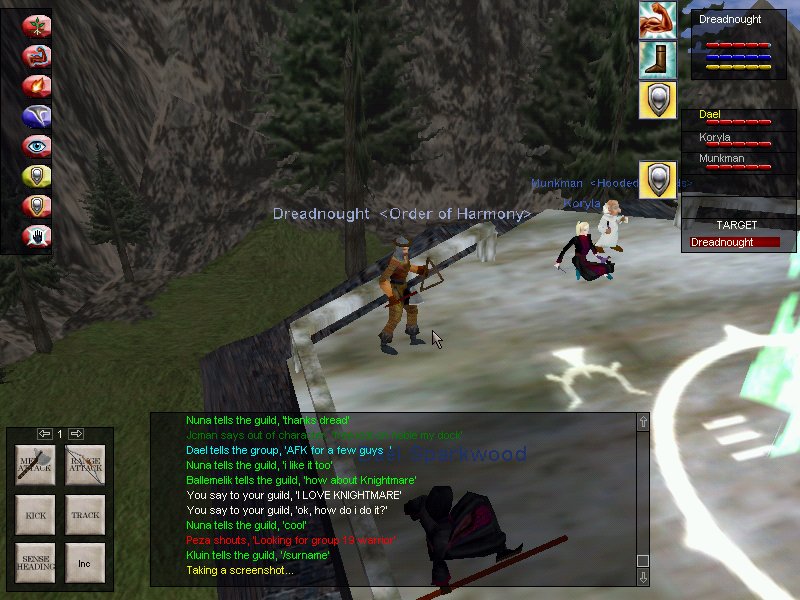Select the eye gem icon
This screenshot has width=800, height=600.
point(36,146)
